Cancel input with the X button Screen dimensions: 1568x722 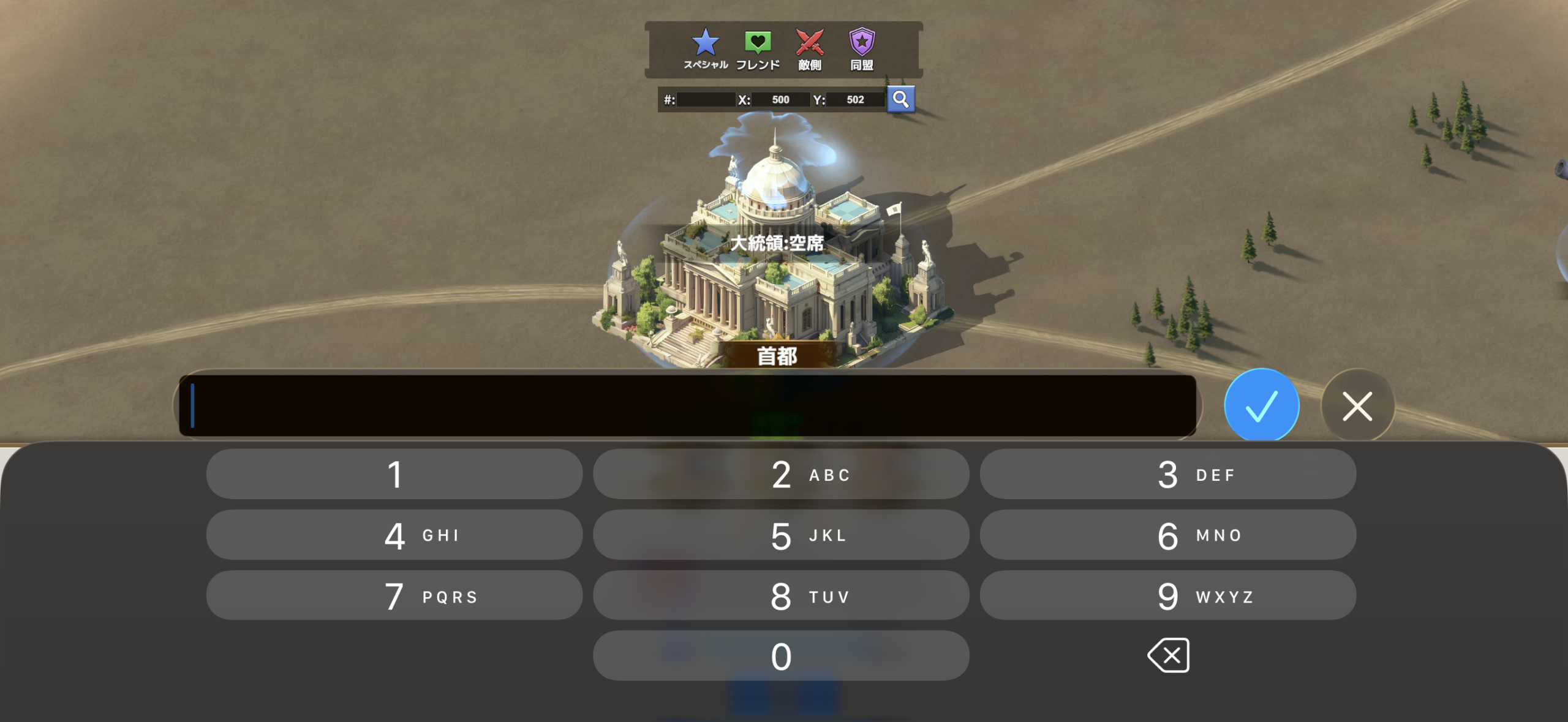click(1357, 406)
